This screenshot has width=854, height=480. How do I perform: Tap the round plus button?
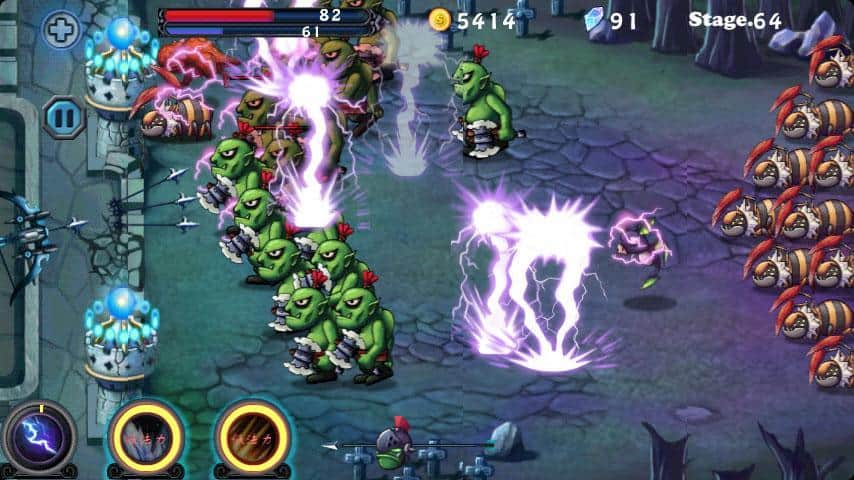click(x=60, y=29)
